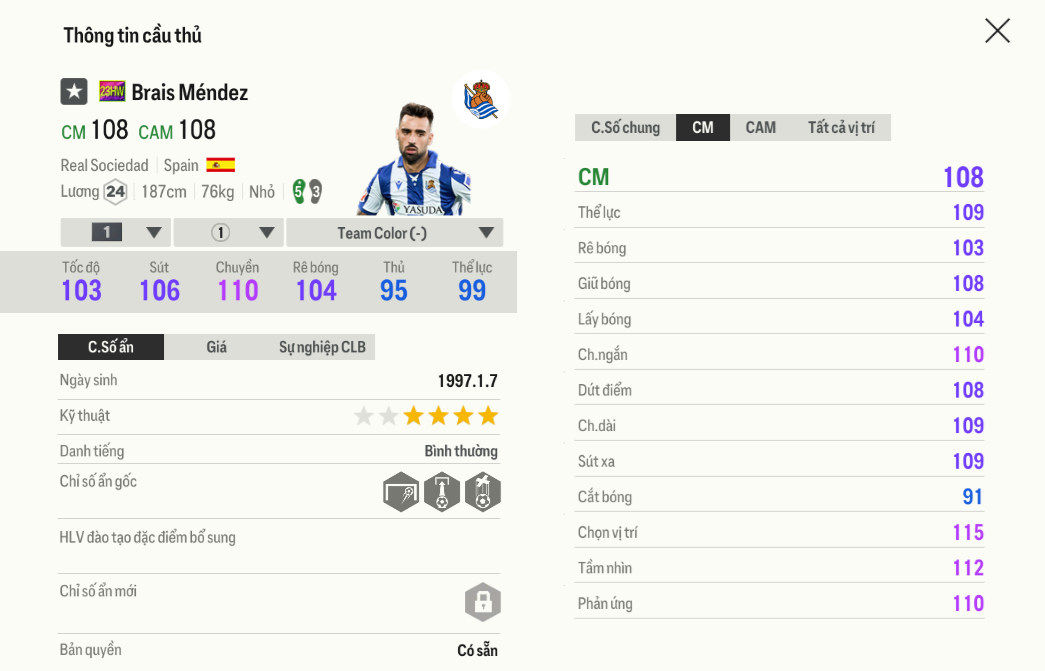Select the CAM position tab
1045x671 pixels.
pos(760,127)
